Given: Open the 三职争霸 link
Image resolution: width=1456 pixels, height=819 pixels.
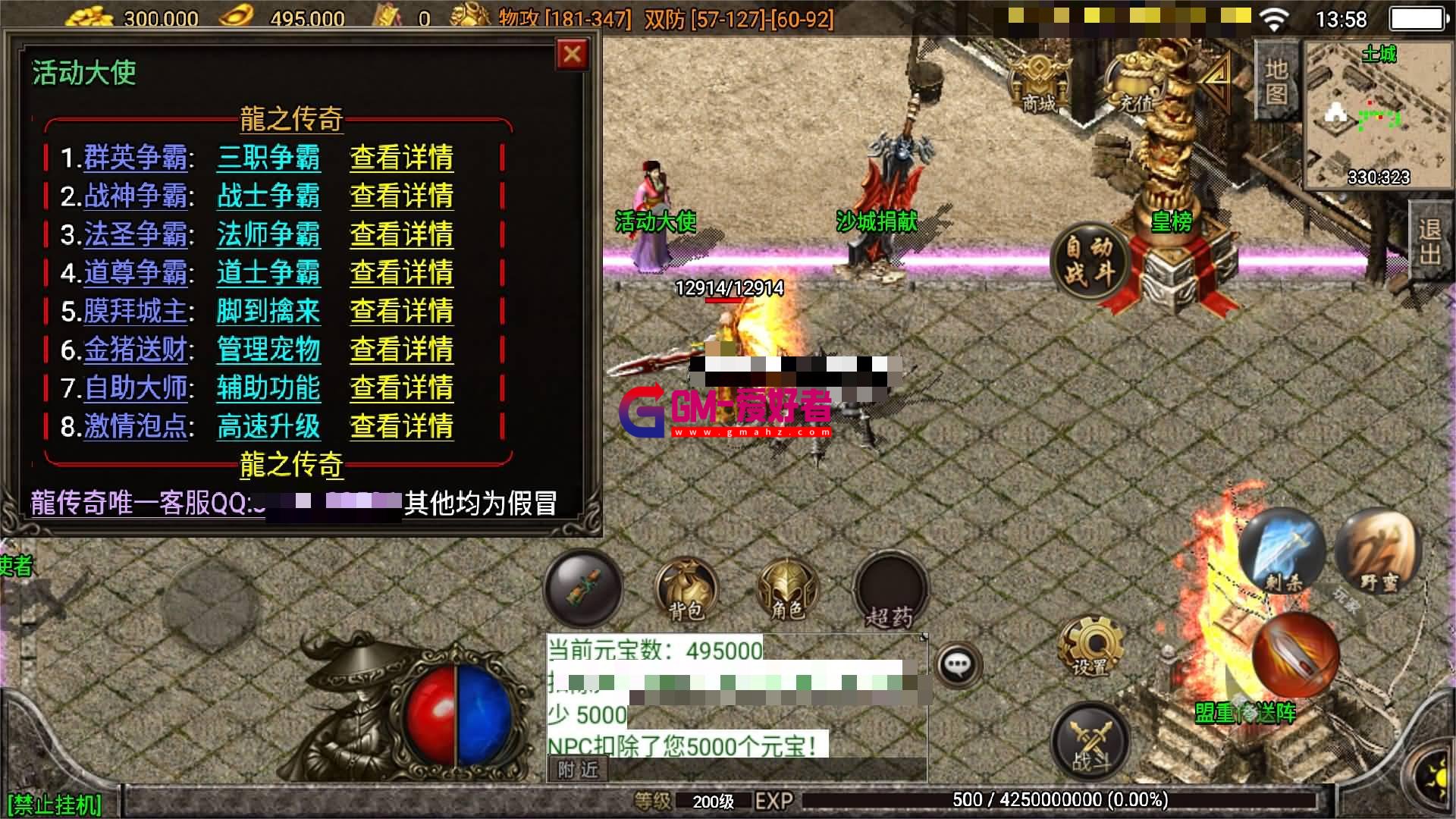Looking at the screenshot, I should click(x=268, y=159).
